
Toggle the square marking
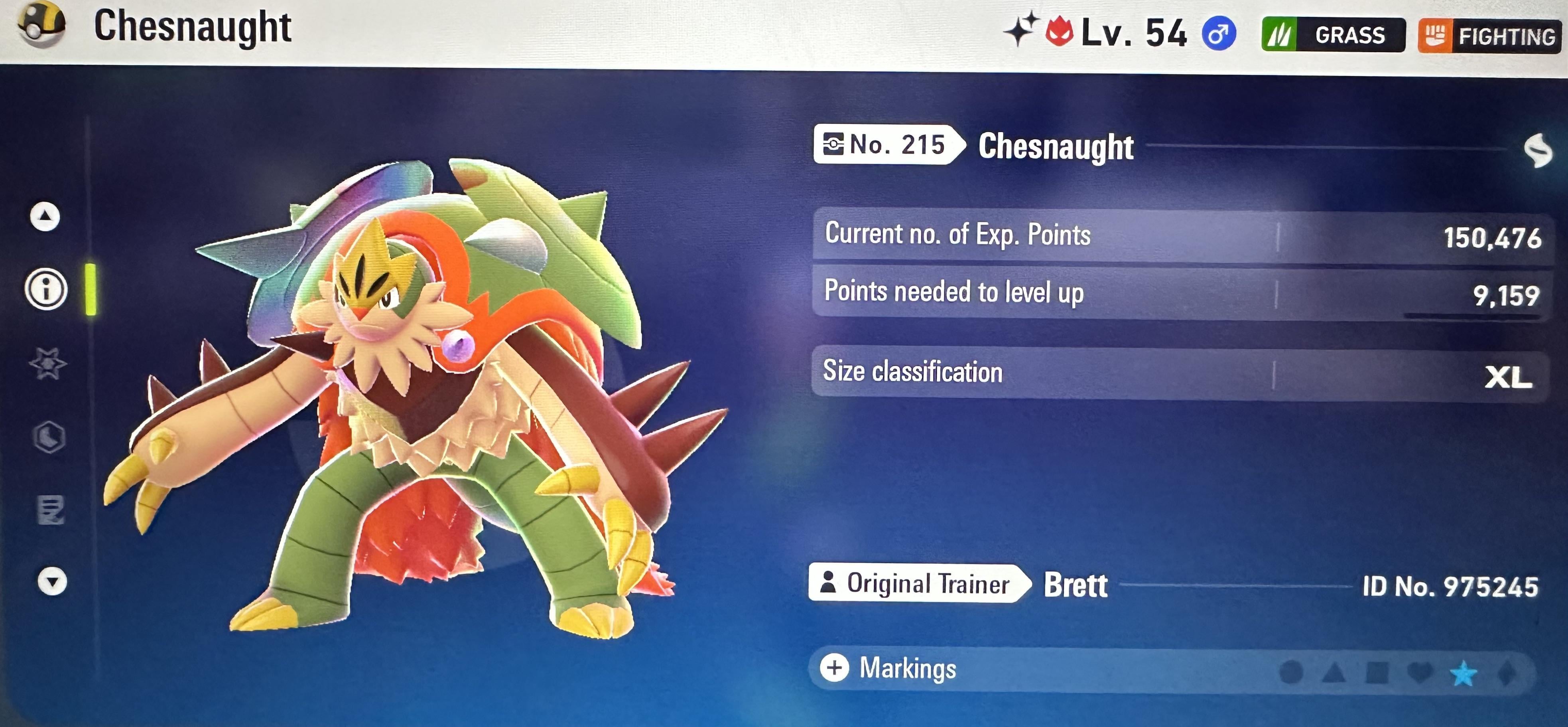coord(1377,673)
